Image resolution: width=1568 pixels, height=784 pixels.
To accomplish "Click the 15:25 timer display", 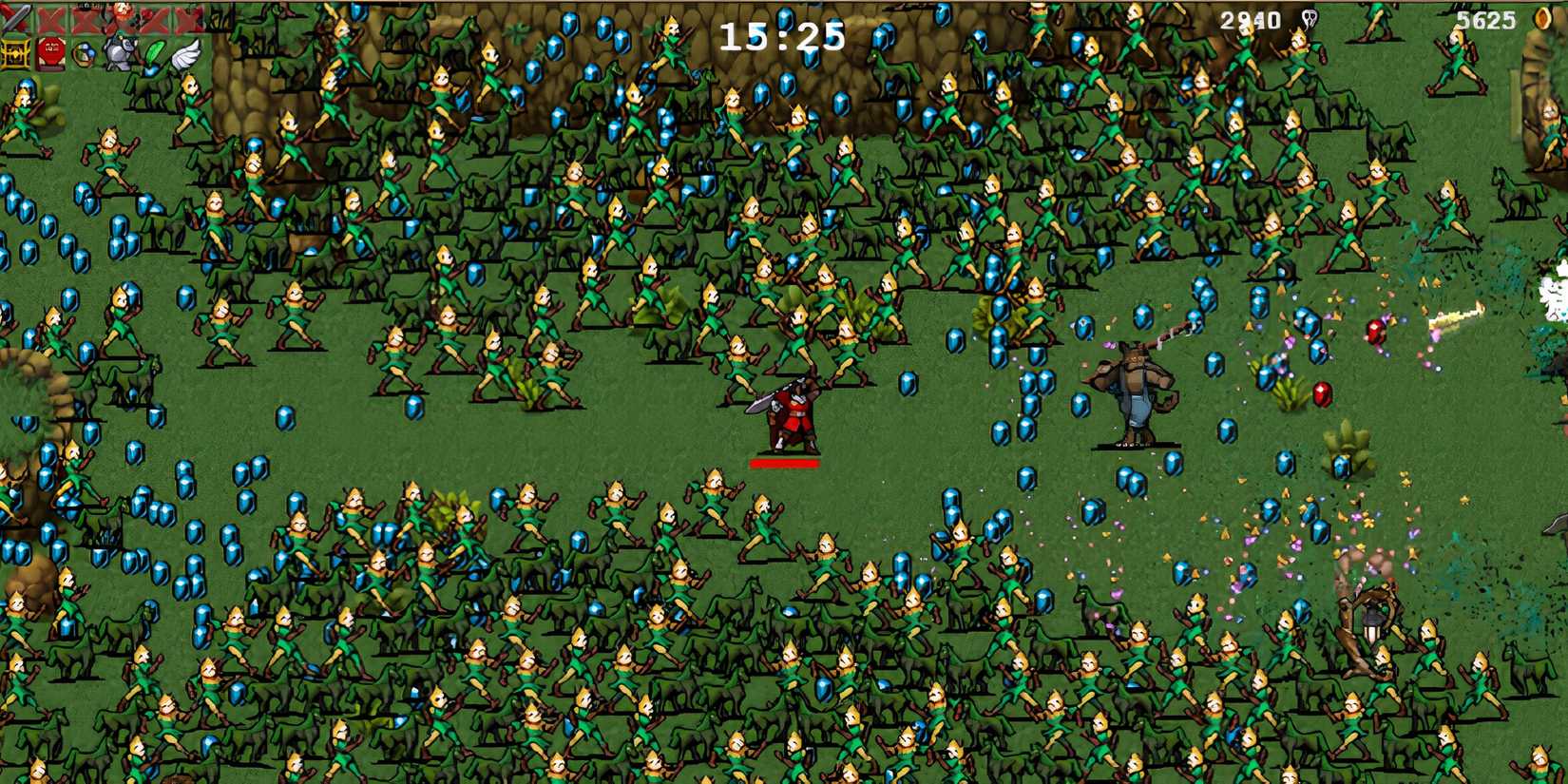I will click(x=784, y=36).
